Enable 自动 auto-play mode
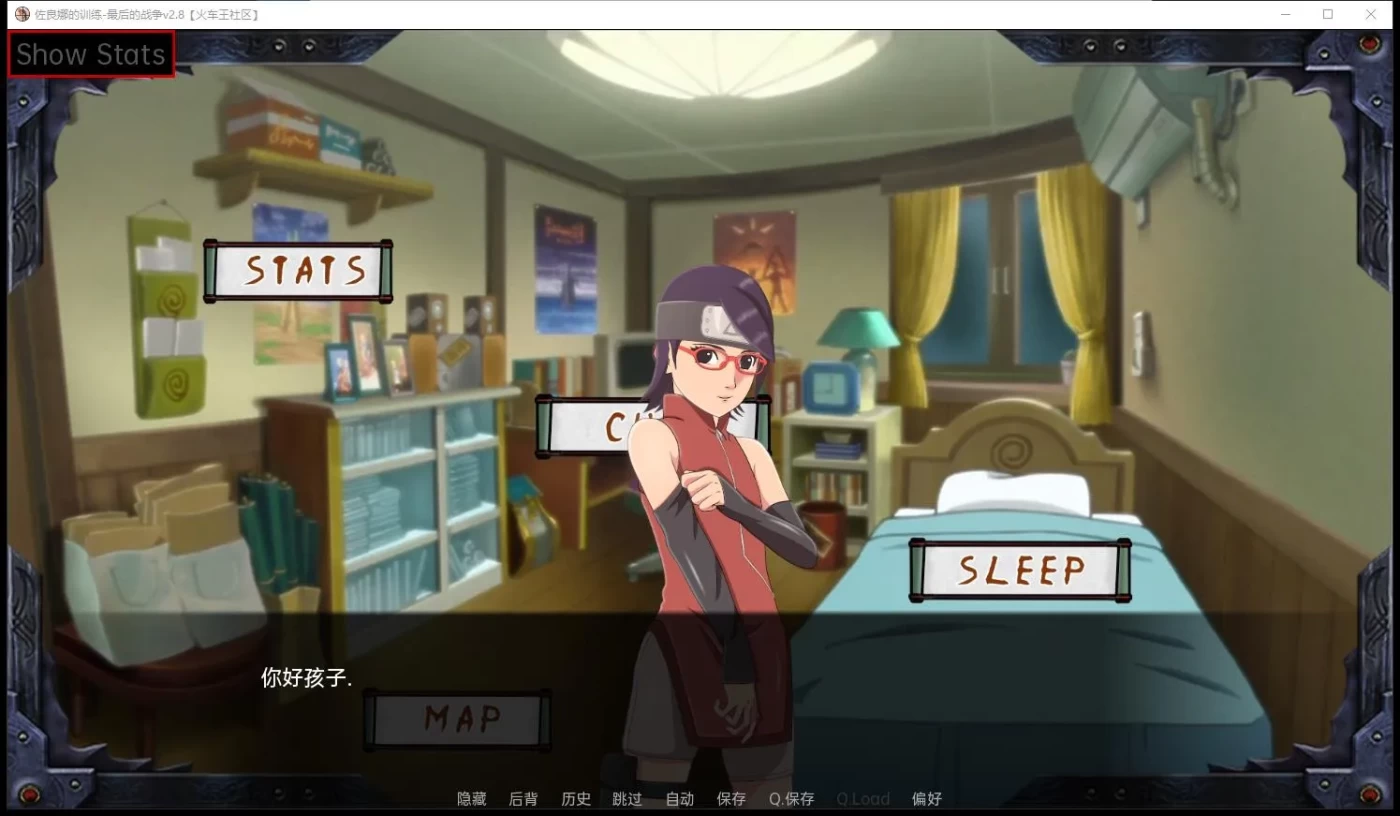Viewport: 1400px width, 816px height. click(x=679, y=799)
